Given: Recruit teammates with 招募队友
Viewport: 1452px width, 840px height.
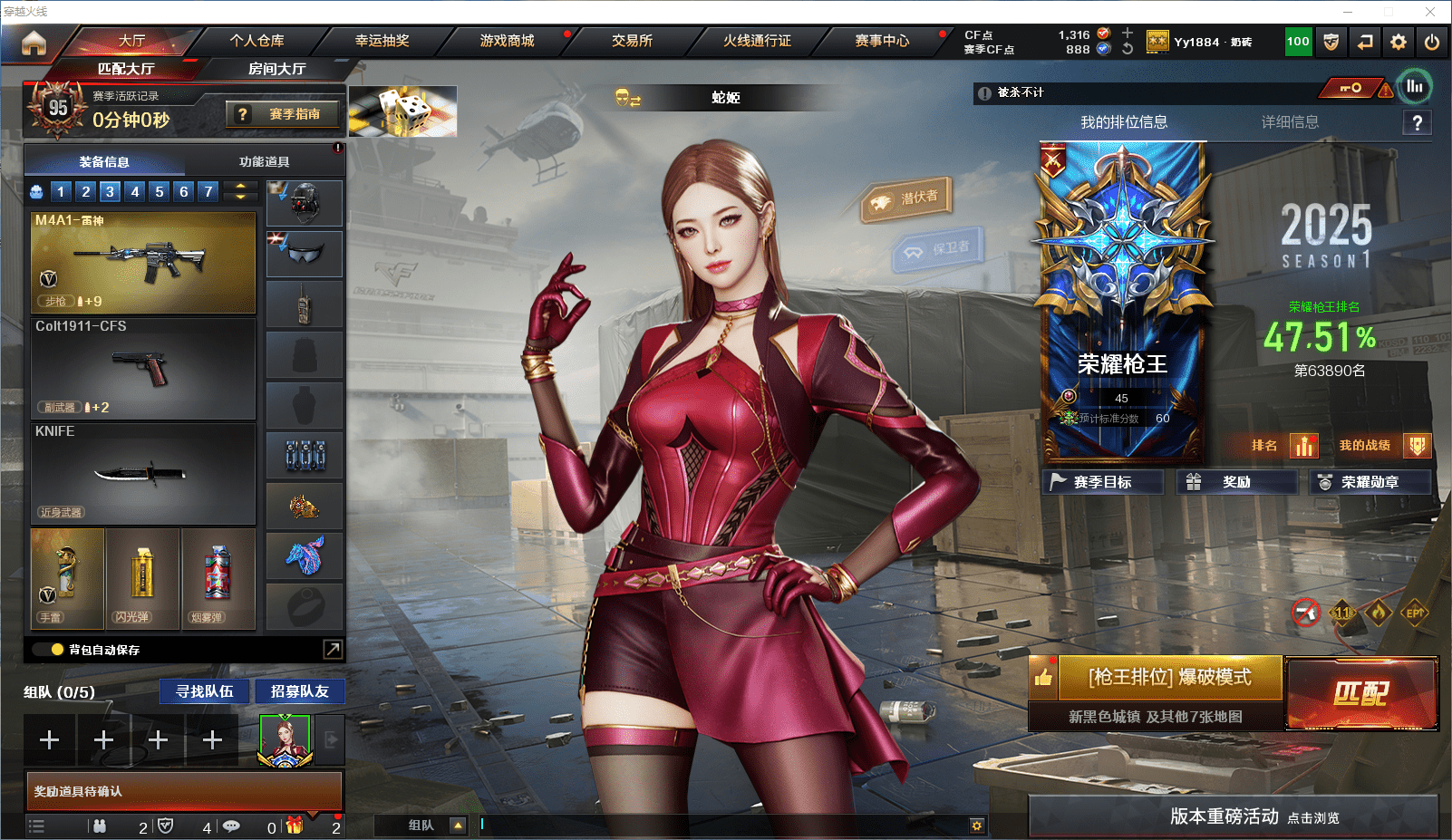Looking at the screenshot, I should click(x=299, y=691).
